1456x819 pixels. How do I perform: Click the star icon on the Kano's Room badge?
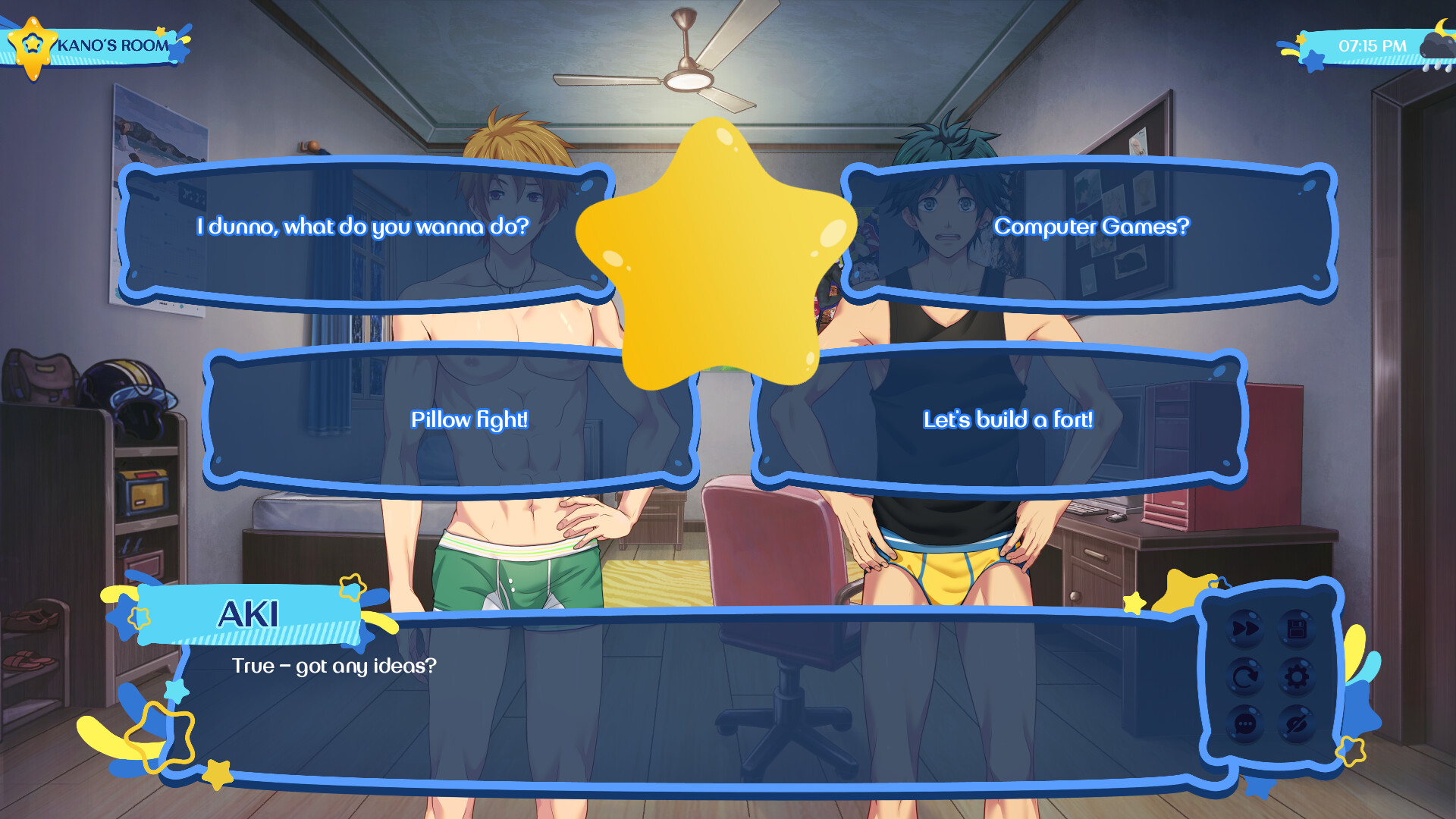pos(32,42)
